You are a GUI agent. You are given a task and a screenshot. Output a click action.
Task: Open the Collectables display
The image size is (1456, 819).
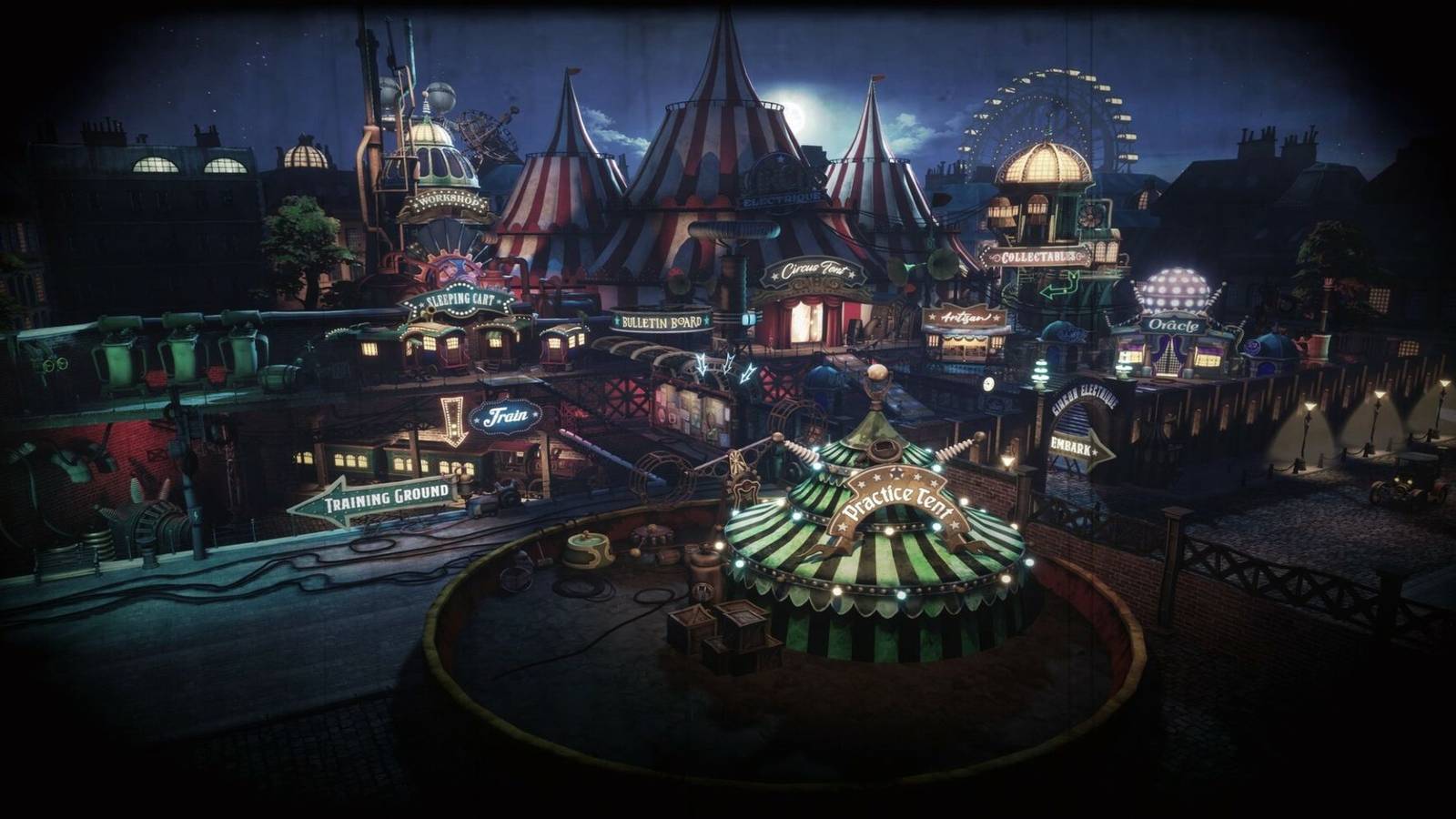[1037, 256]
